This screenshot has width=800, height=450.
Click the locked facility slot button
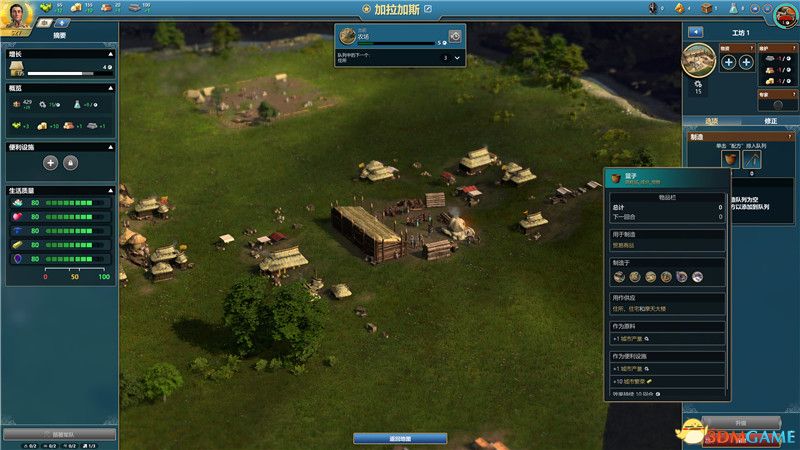click(x=71, y=162)
